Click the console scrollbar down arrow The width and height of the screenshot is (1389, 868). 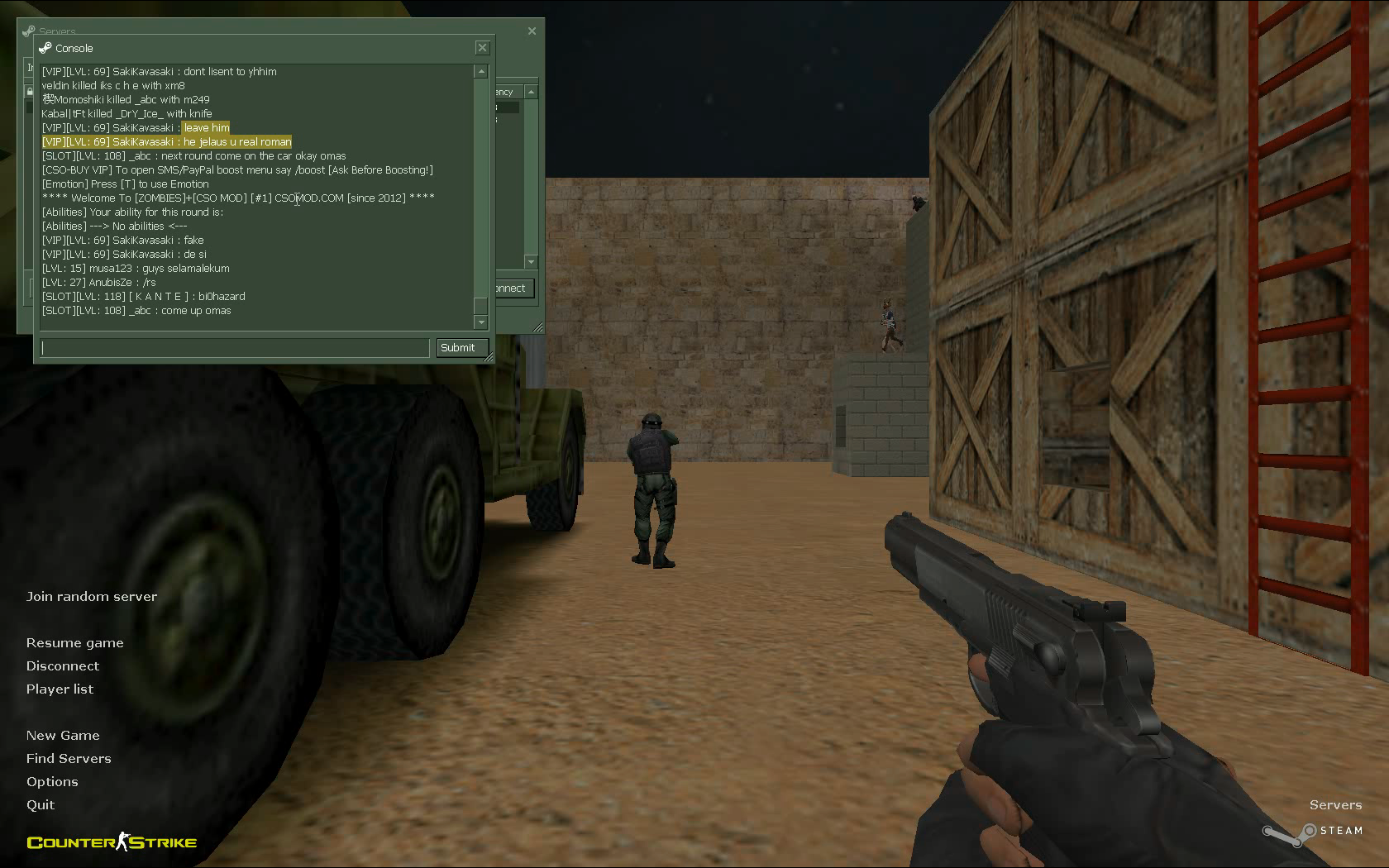pyautogui.click(x=481, y=322)
